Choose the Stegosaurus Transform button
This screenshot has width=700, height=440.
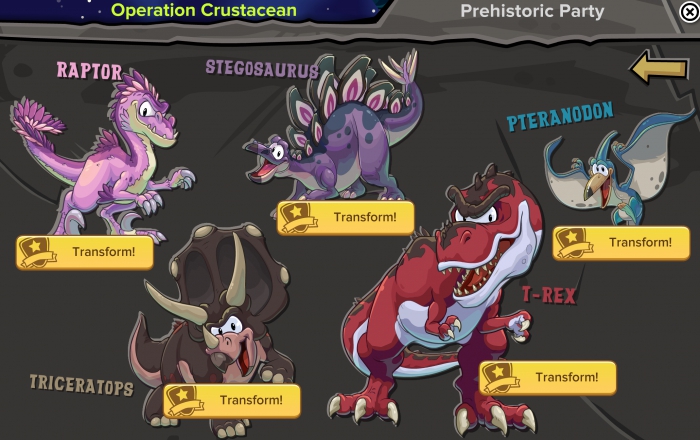tap(346, 217)
